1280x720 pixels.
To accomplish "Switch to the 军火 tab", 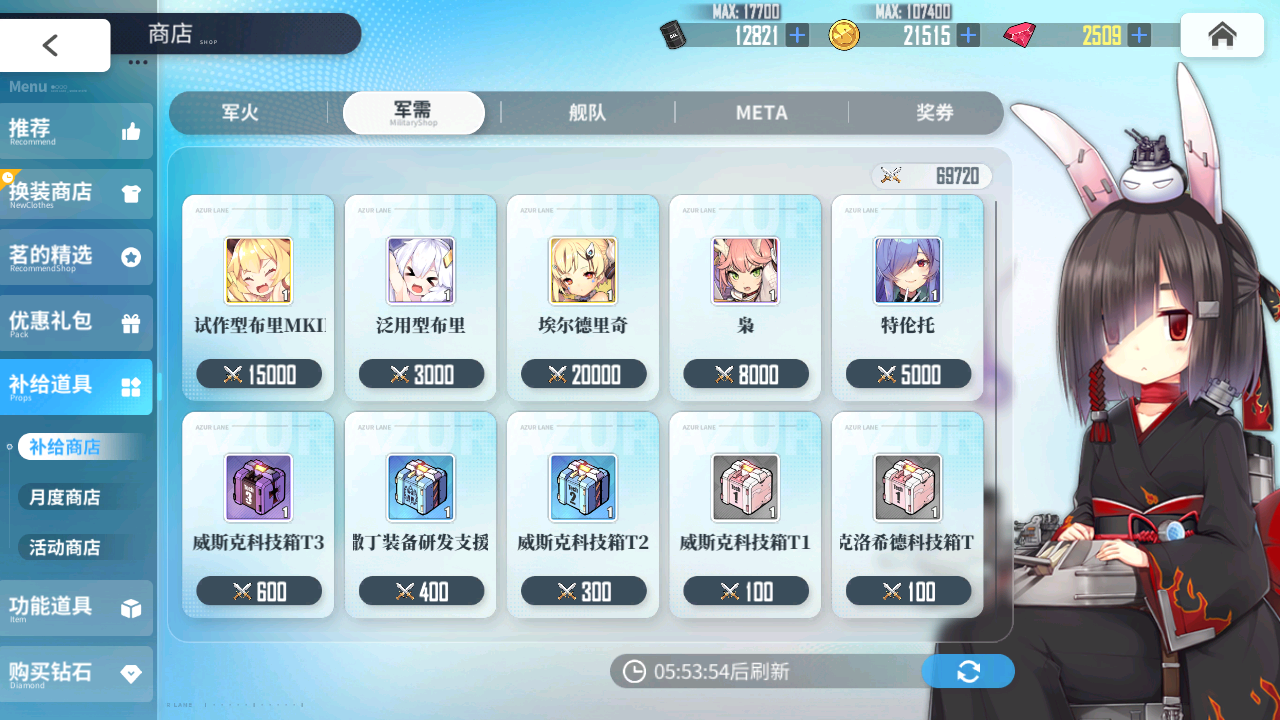I will pos(240,113).
